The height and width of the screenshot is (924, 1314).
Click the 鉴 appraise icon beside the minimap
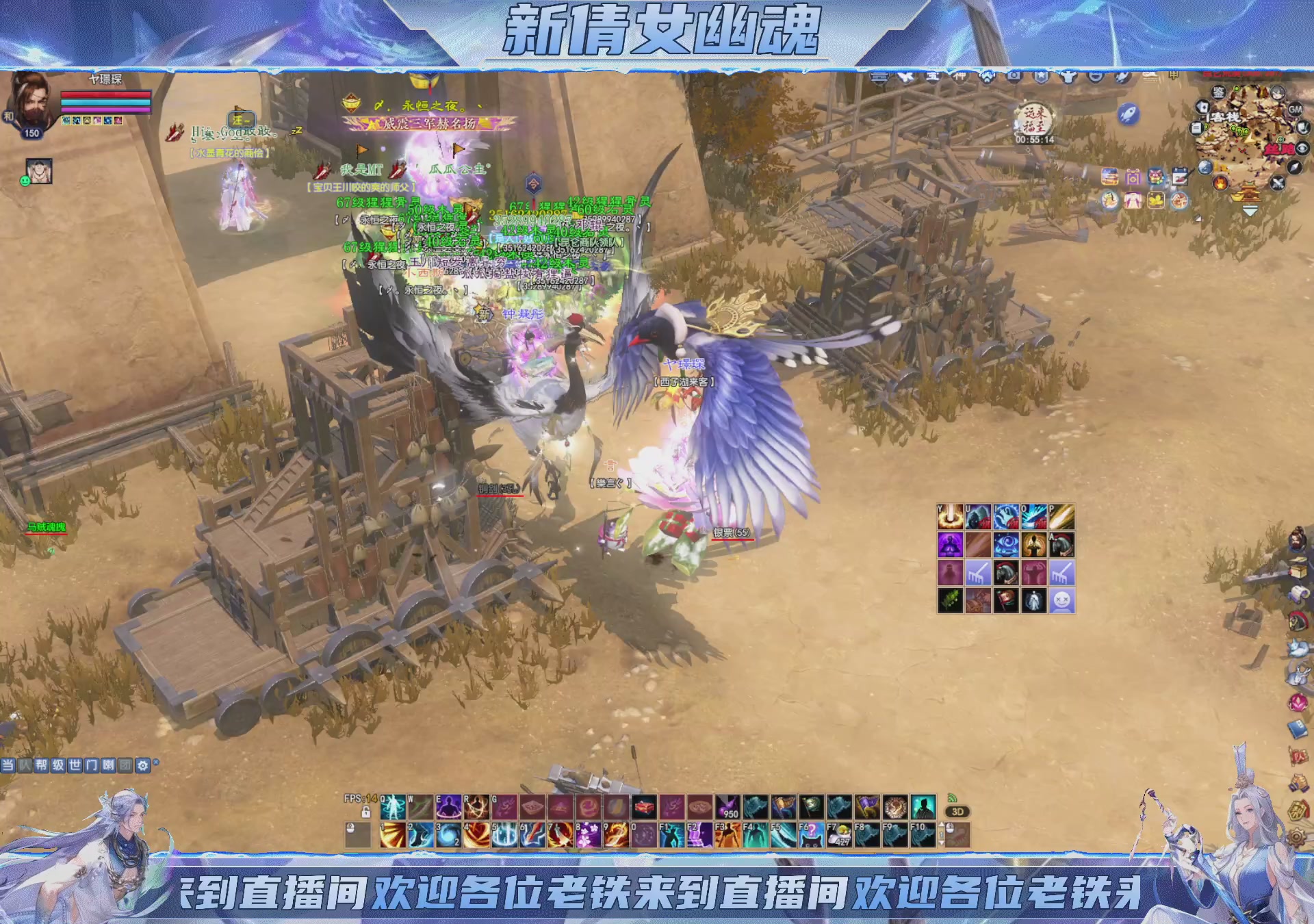tap(1218, 93)
